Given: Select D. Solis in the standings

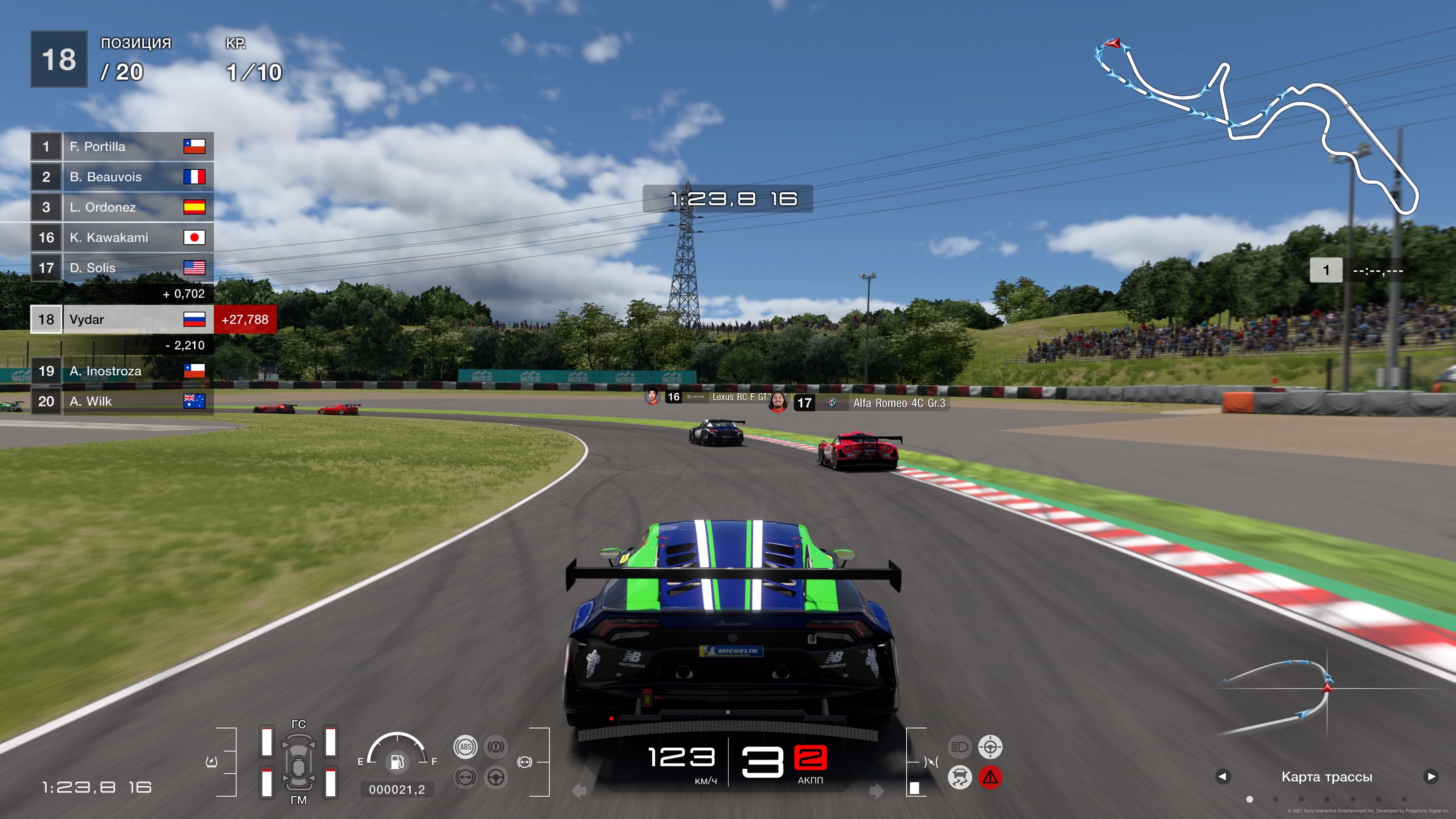Looking at the screenshot, I should coord(121,268).
